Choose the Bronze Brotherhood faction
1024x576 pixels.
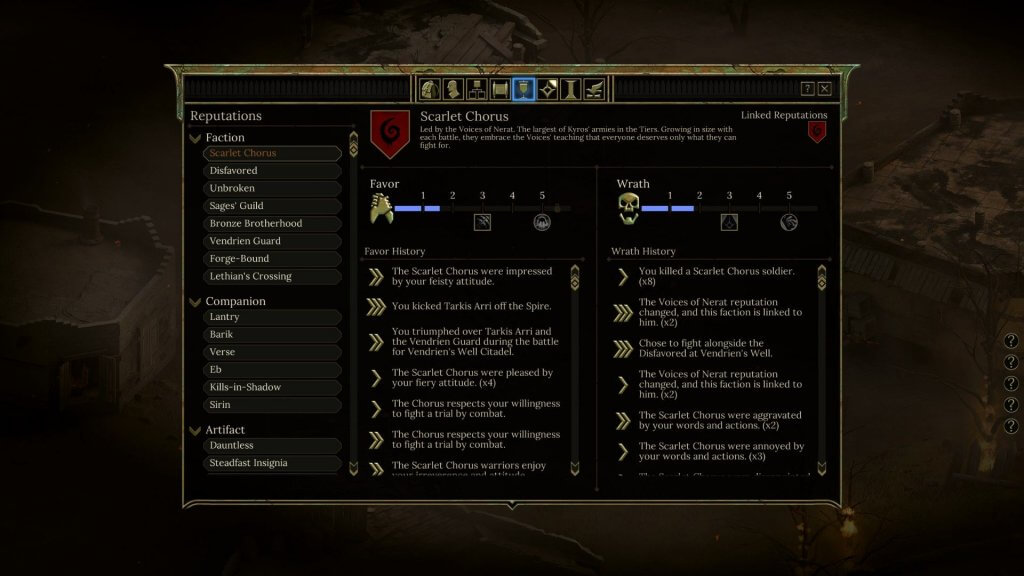click(x=272, y=223)
